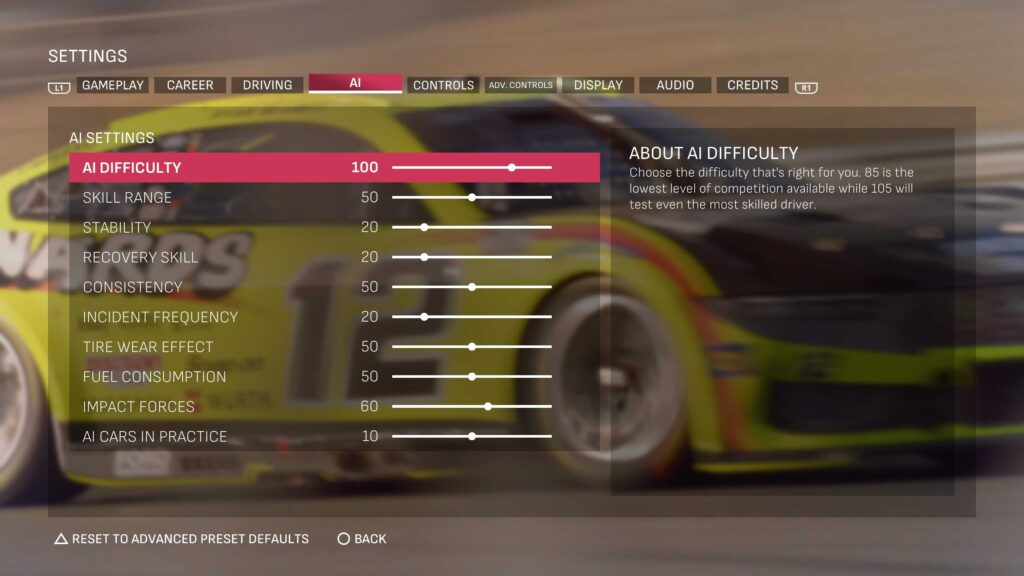Select the Driving tab

pyautogui.click(x=267, y=85)
